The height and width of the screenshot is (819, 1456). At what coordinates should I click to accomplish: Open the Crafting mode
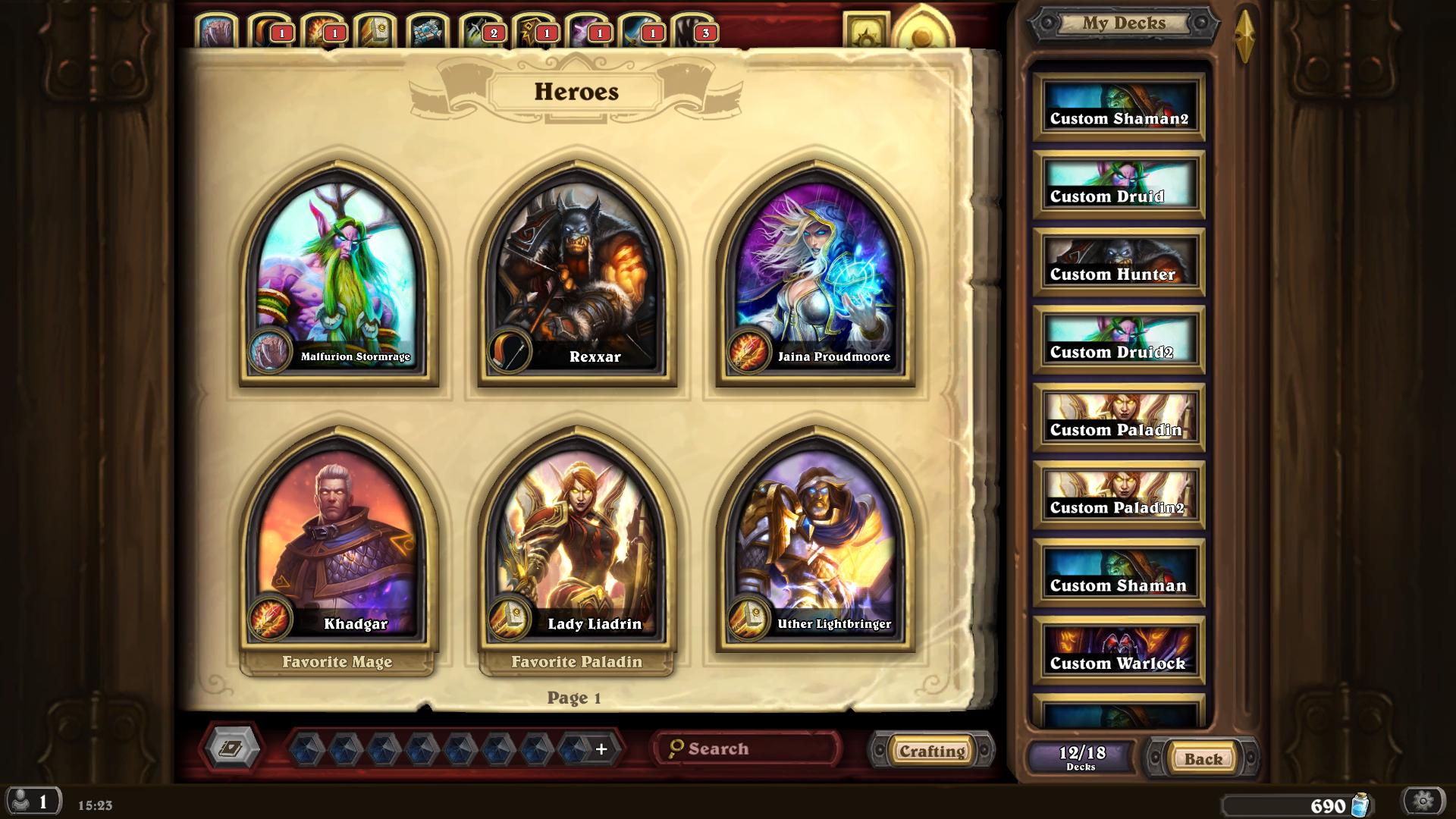click(932, 751)
